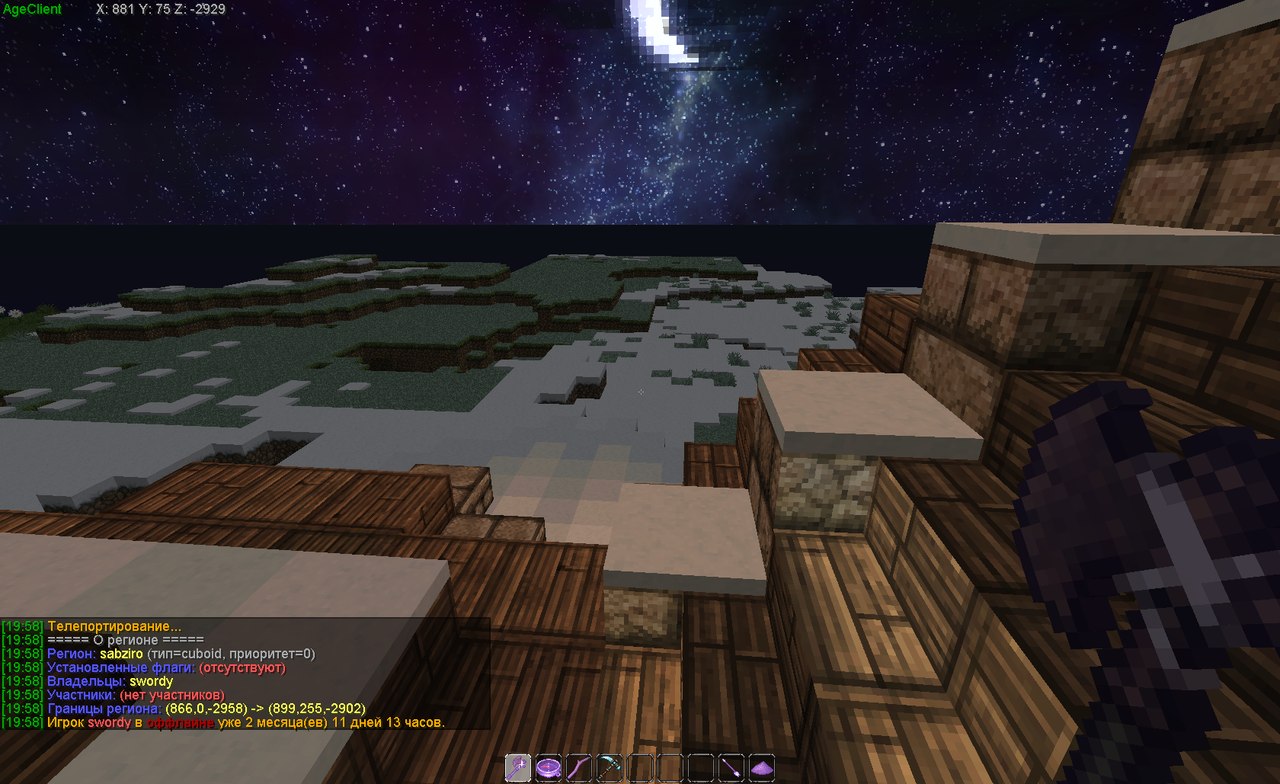Image resolution: width=1280 pixels, height=784 pixels.
Task: Choose the purple dust pile slot
Action: click(762, 768)
